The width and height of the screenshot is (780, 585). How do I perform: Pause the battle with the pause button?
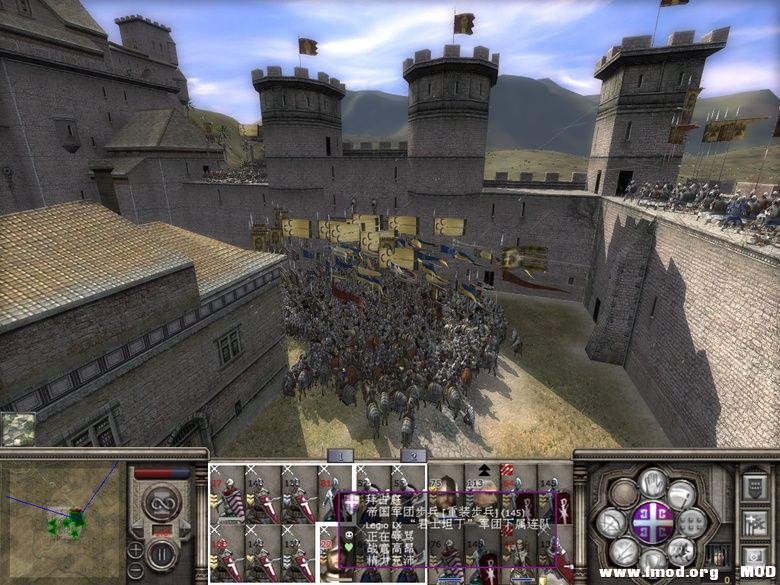coord(162,551)
